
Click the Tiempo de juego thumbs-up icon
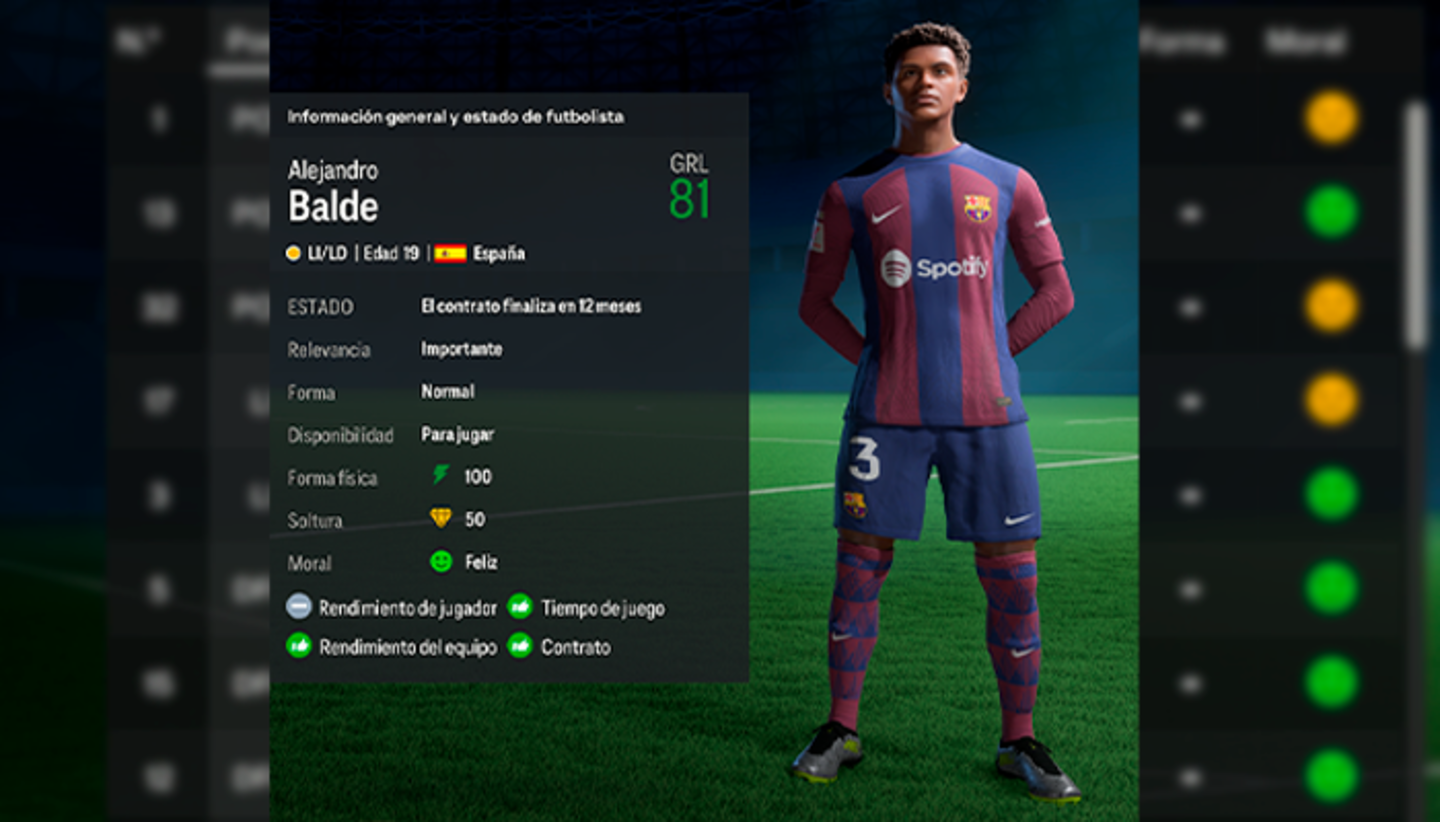tap(520, 606)
